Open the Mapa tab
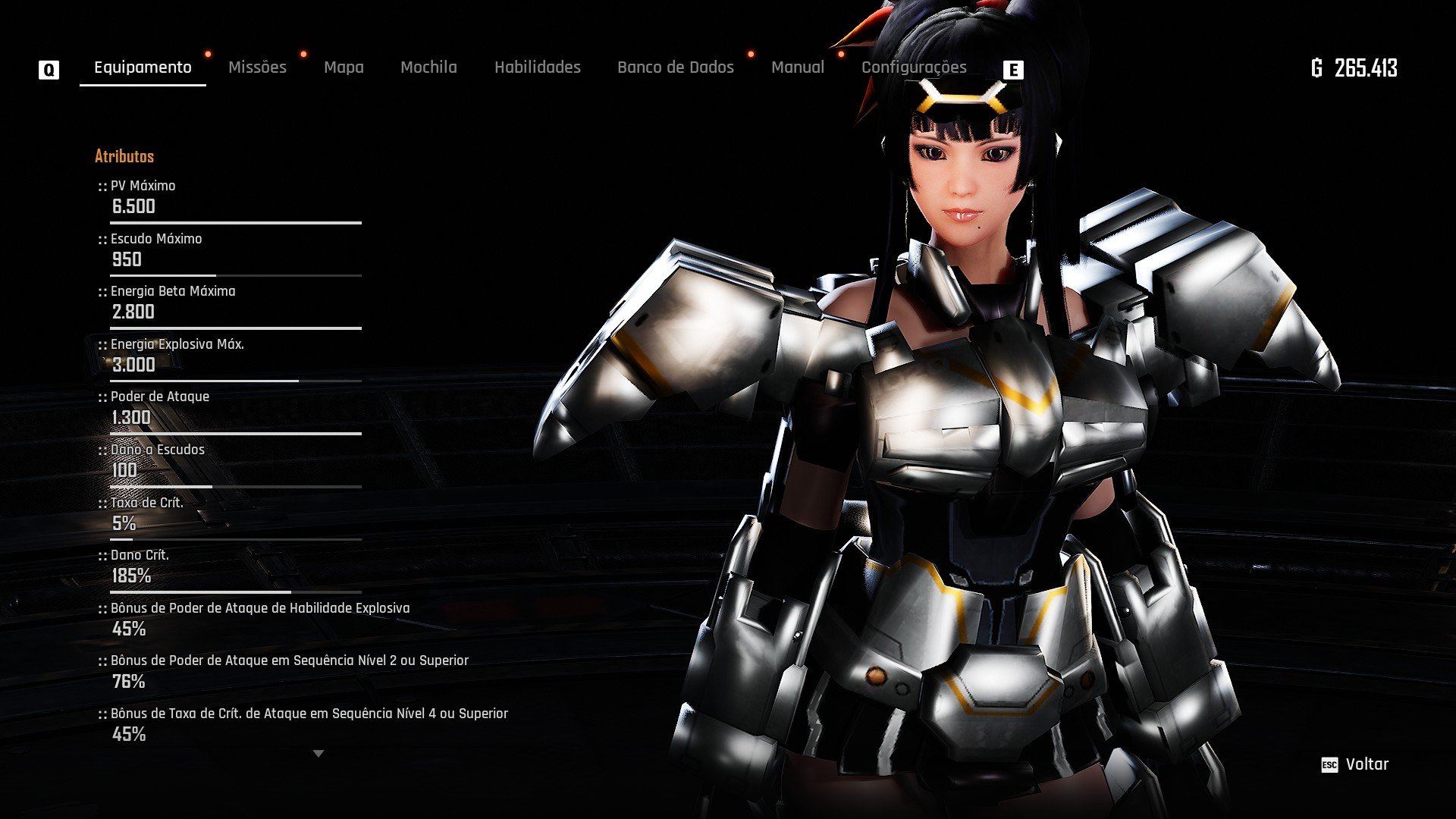The width and height of the screenshot is (1456, 819). tap(344, 67)
